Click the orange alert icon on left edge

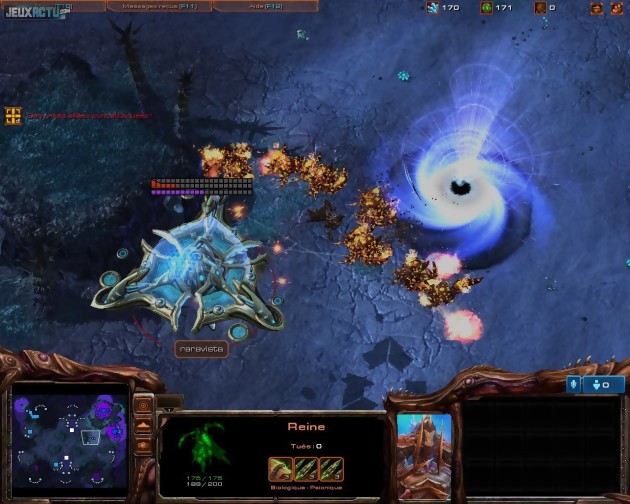pos(13,116)
